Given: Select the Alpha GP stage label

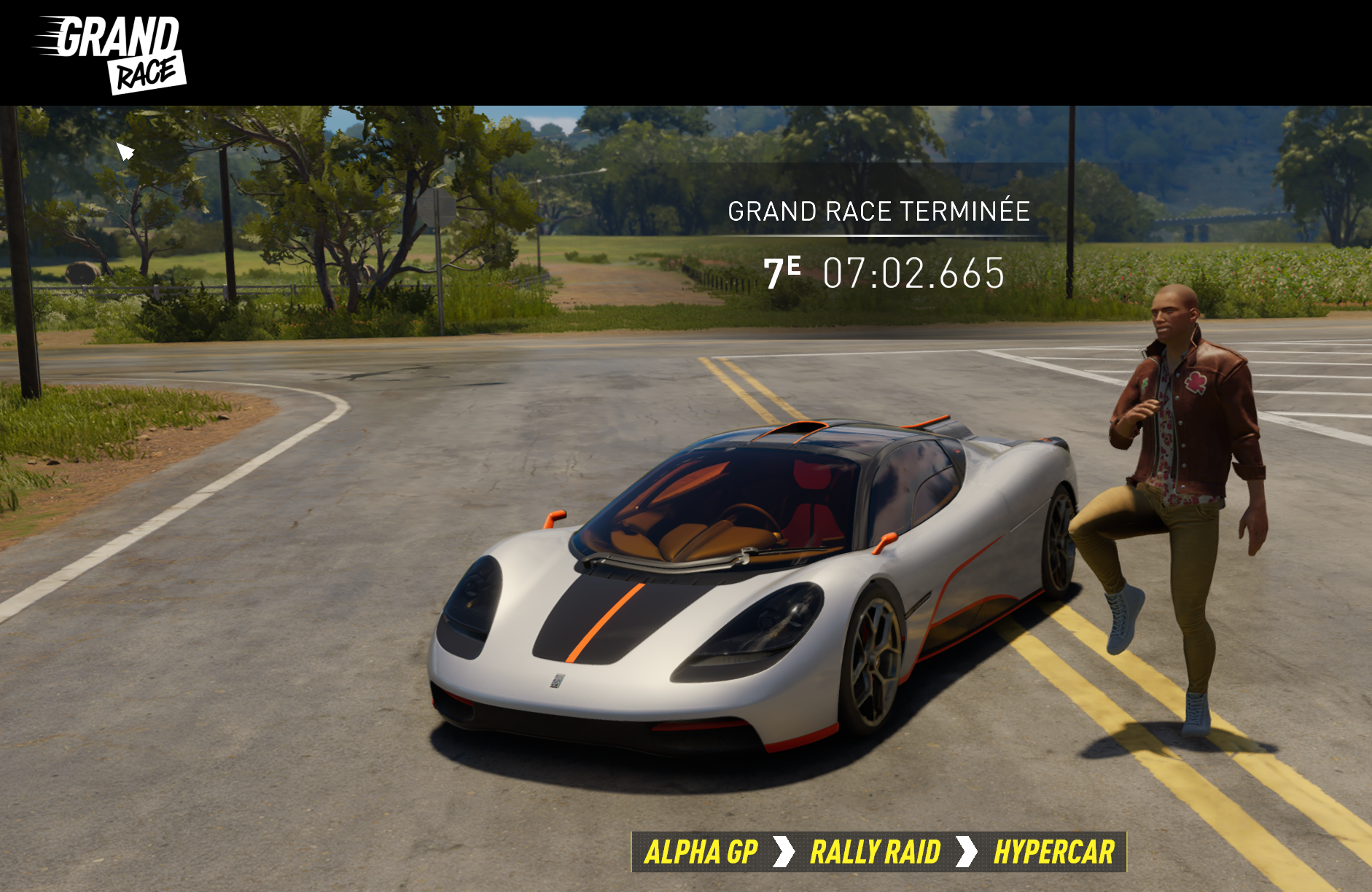Looking at the screenshot, I should coord(701,852).
